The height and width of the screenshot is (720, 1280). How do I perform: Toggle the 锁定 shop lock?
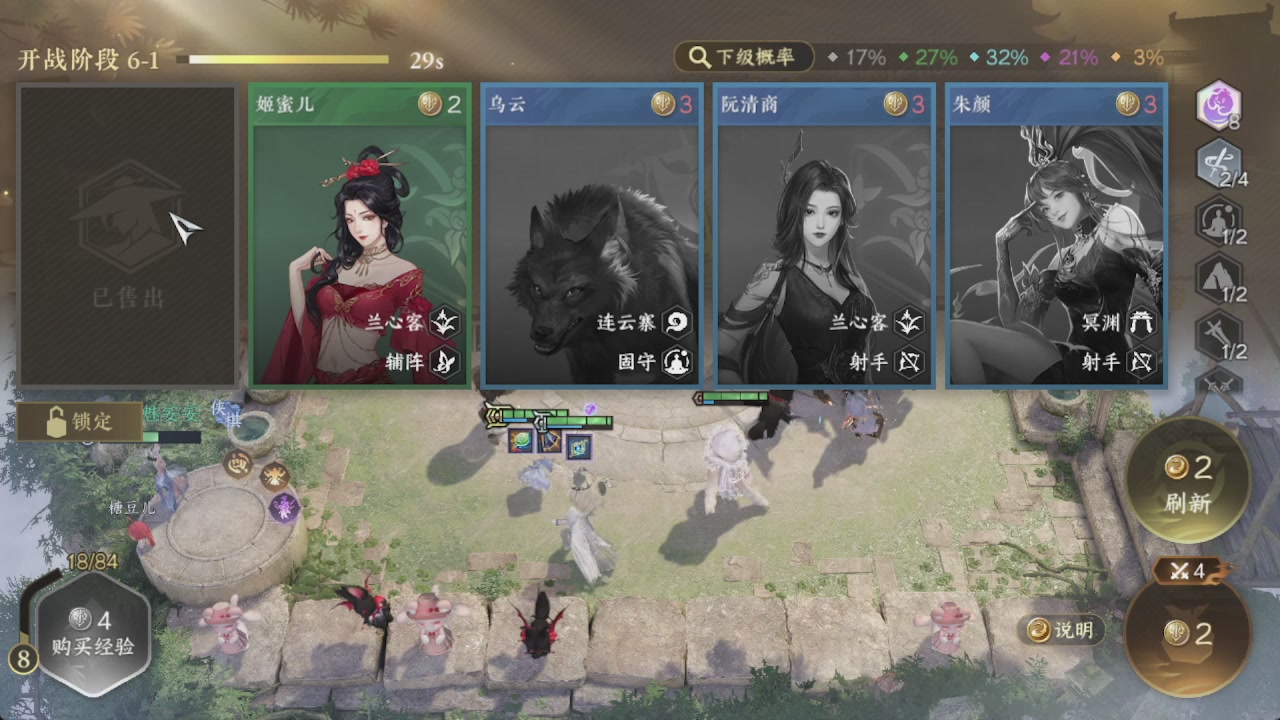point(79,422)
